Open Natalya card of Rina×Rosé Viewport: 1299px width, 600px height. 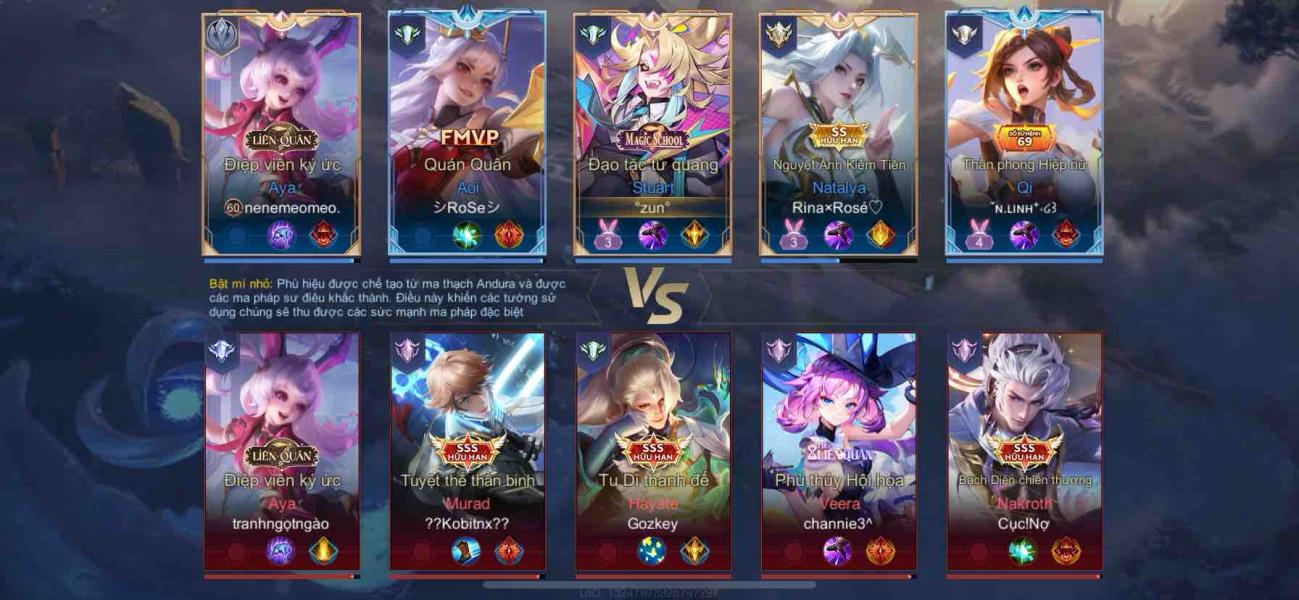pos(838,134)
